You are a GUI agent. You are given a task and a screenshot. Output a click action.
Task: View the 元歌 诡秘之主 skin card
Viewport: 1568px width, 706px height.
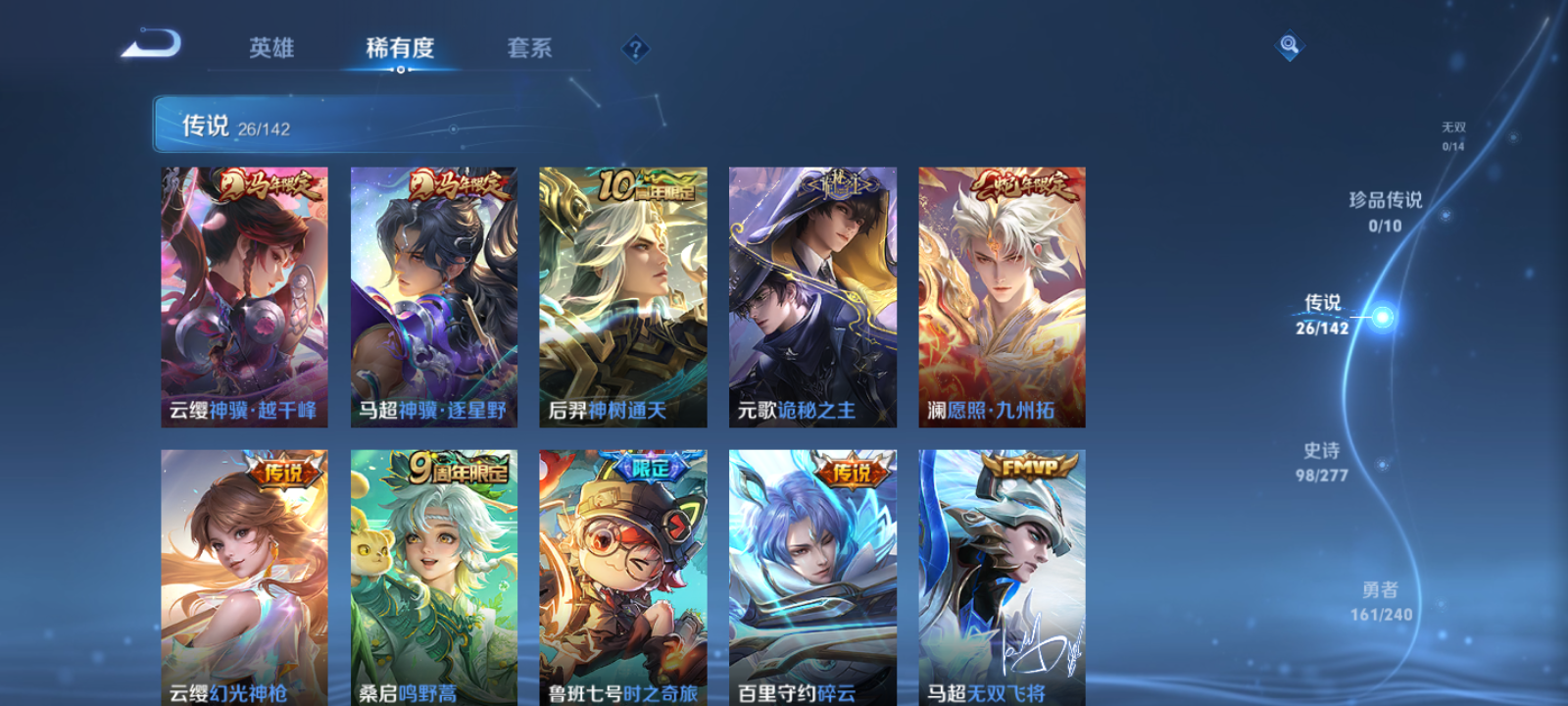pyautogui.click(x=812, y=294)
